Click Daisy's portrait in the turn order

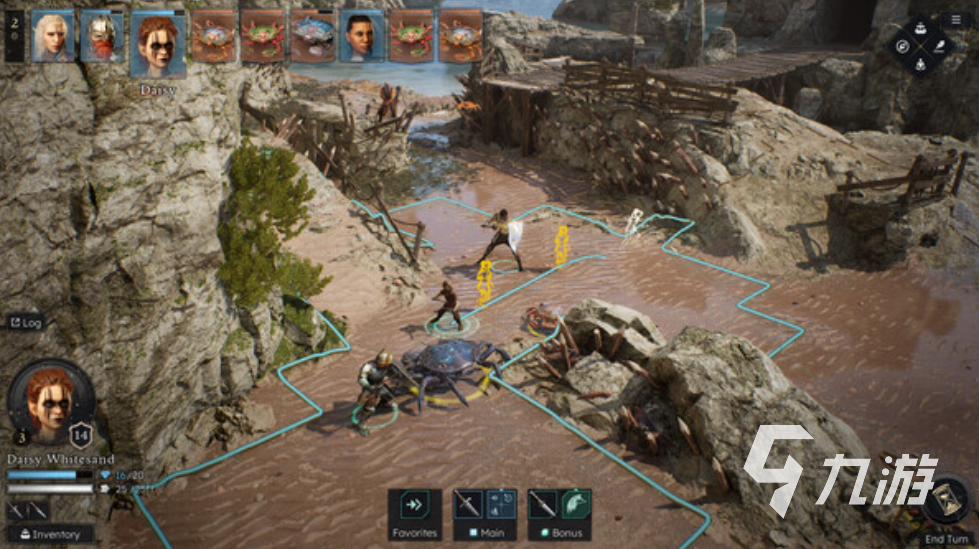coord(157,43)
